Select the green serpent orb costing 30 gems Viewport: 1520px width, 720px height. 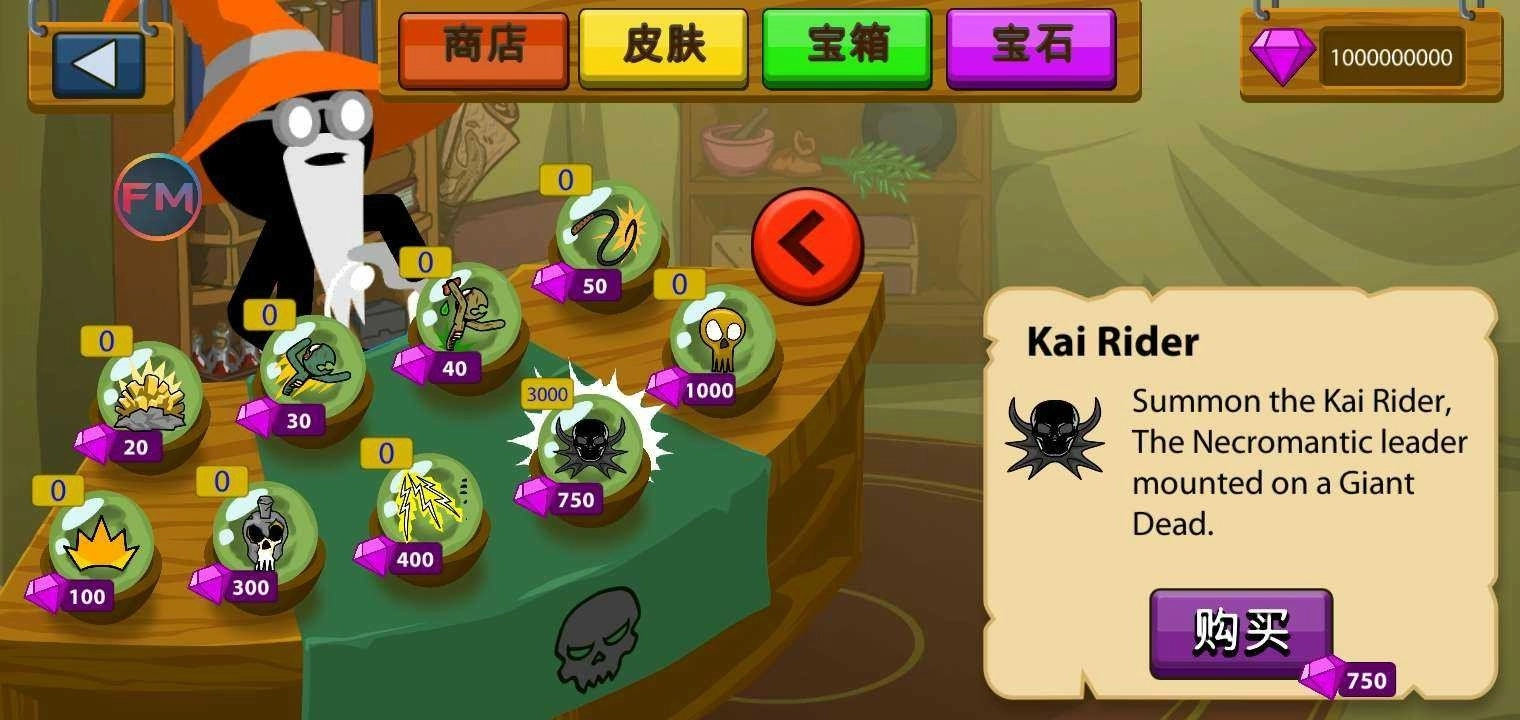[x=308, y=364]
